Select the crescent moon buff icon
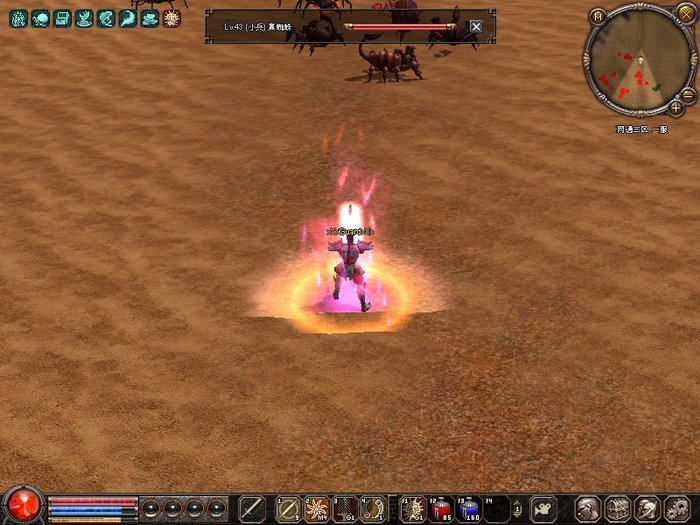The width and height of the screenshot is (700, 525). [x=128, y=18]
